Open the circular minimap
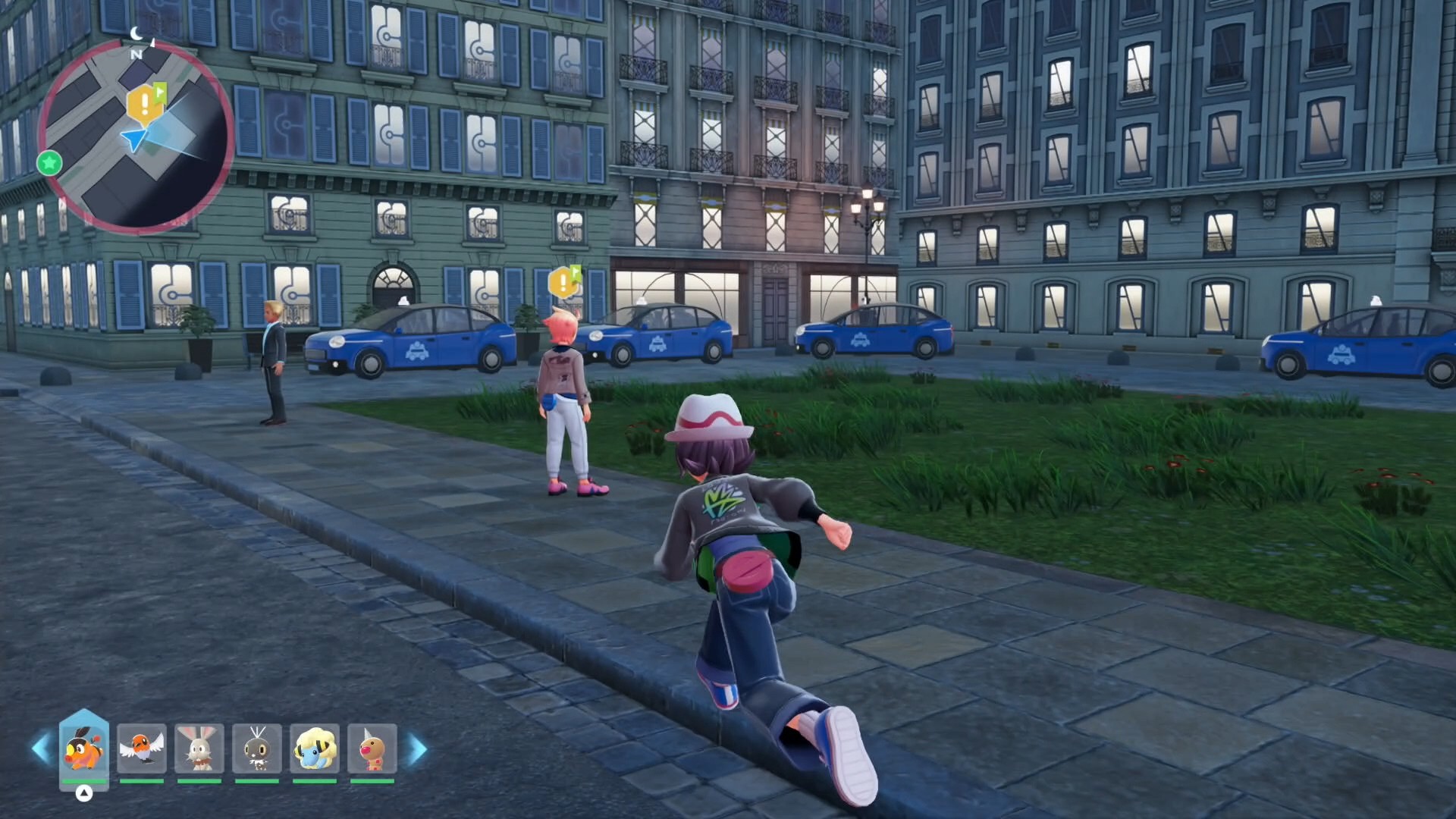The width and height of the screenshot is (1456, 819). pos(136,136)
